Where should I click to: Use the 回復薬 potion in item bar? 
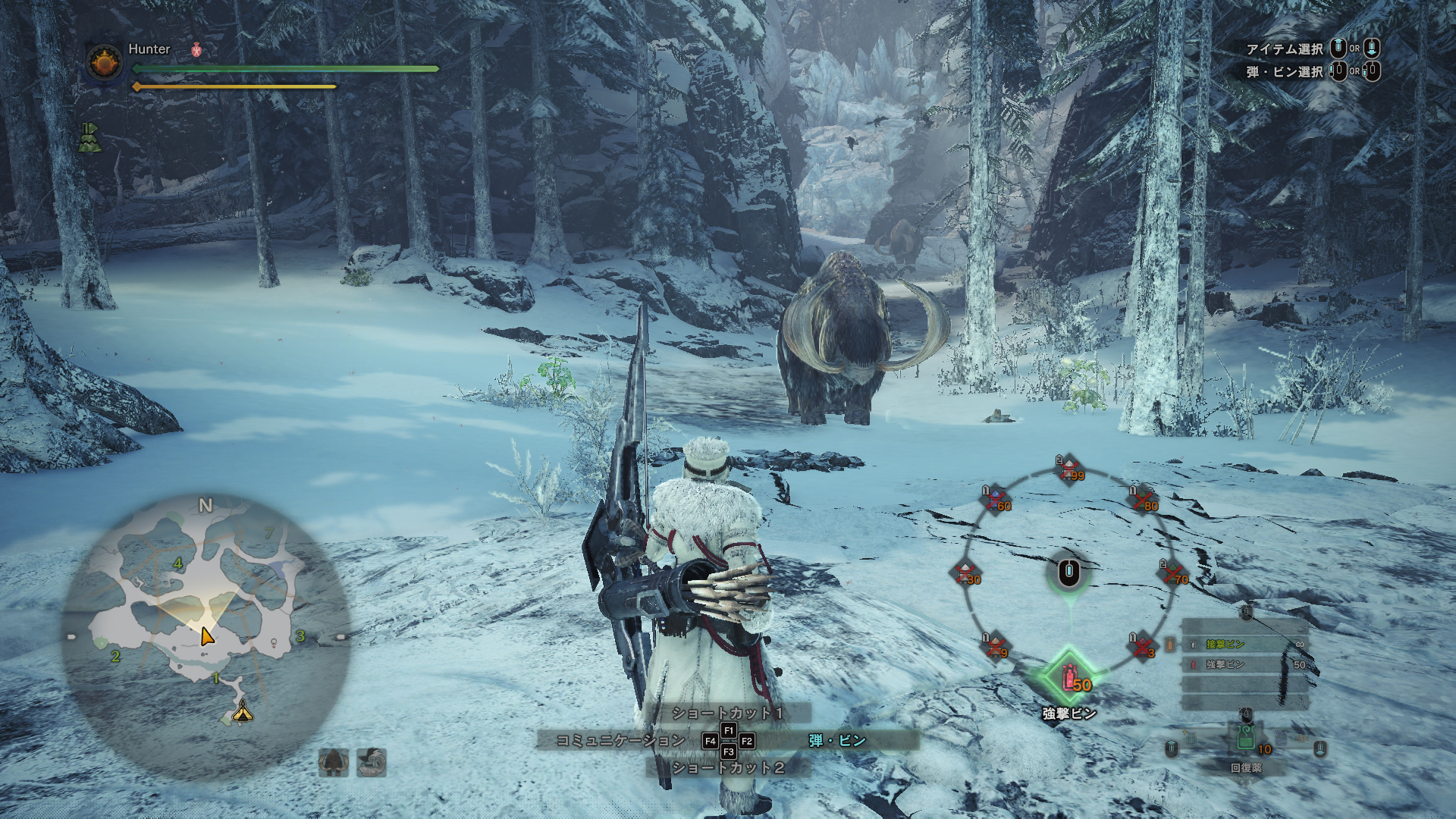click(1245, 739)
